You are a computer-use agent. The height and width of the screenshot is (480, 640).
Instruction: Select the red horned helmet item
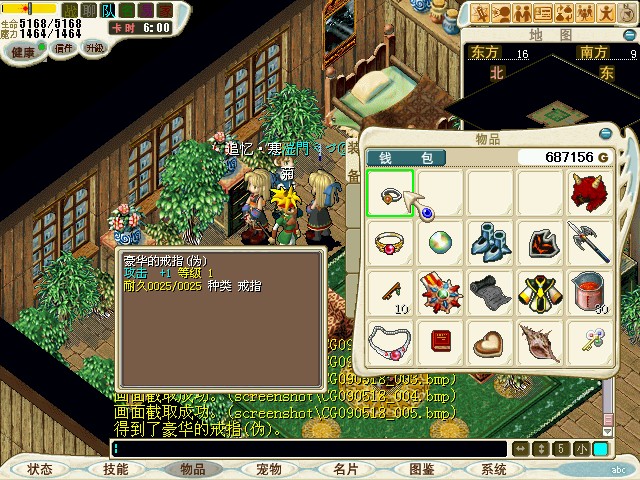click(x=590, y=193)
